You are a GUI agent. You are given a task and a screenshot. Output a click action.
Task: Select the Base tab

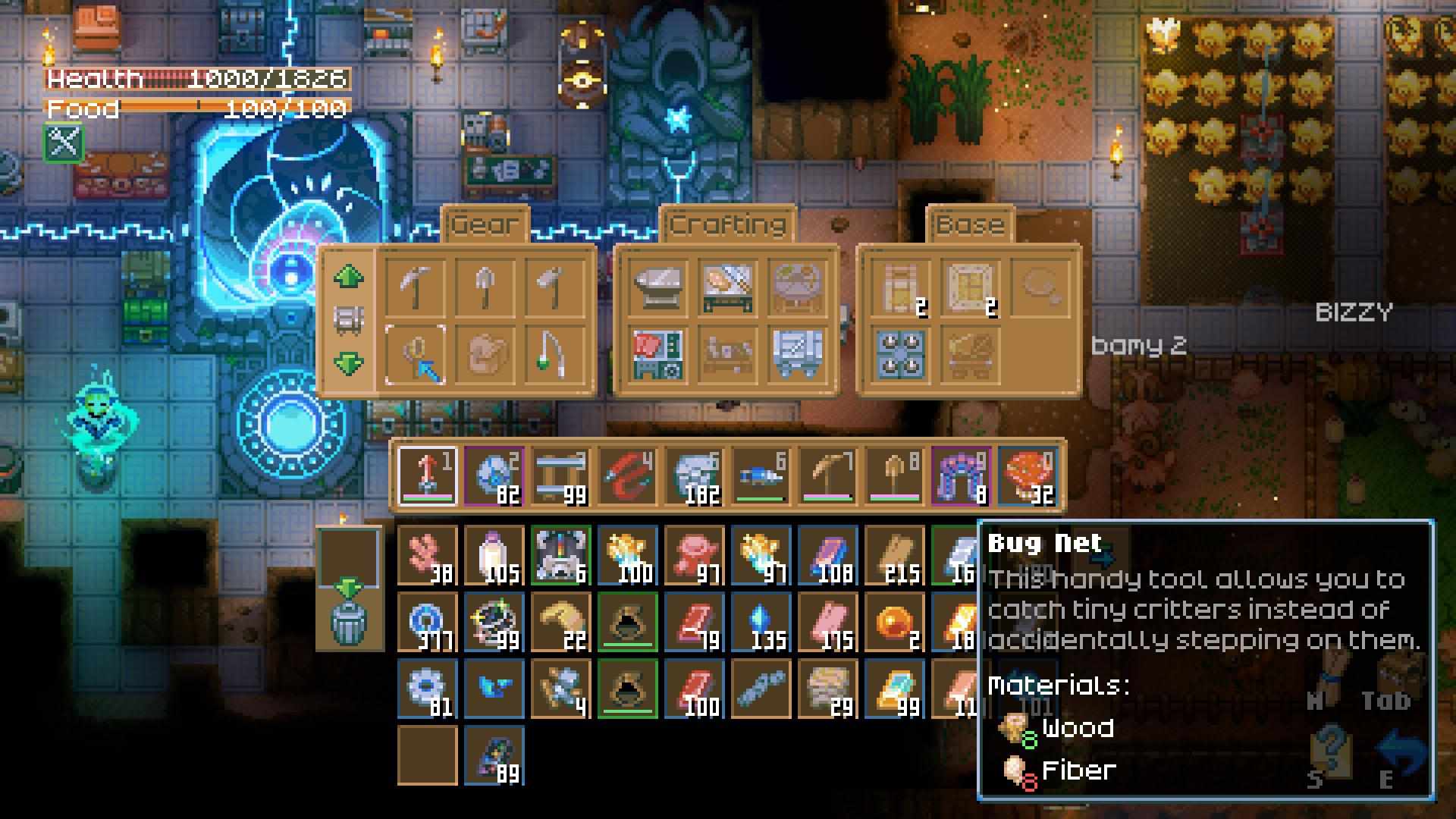(x=970, y=225)
